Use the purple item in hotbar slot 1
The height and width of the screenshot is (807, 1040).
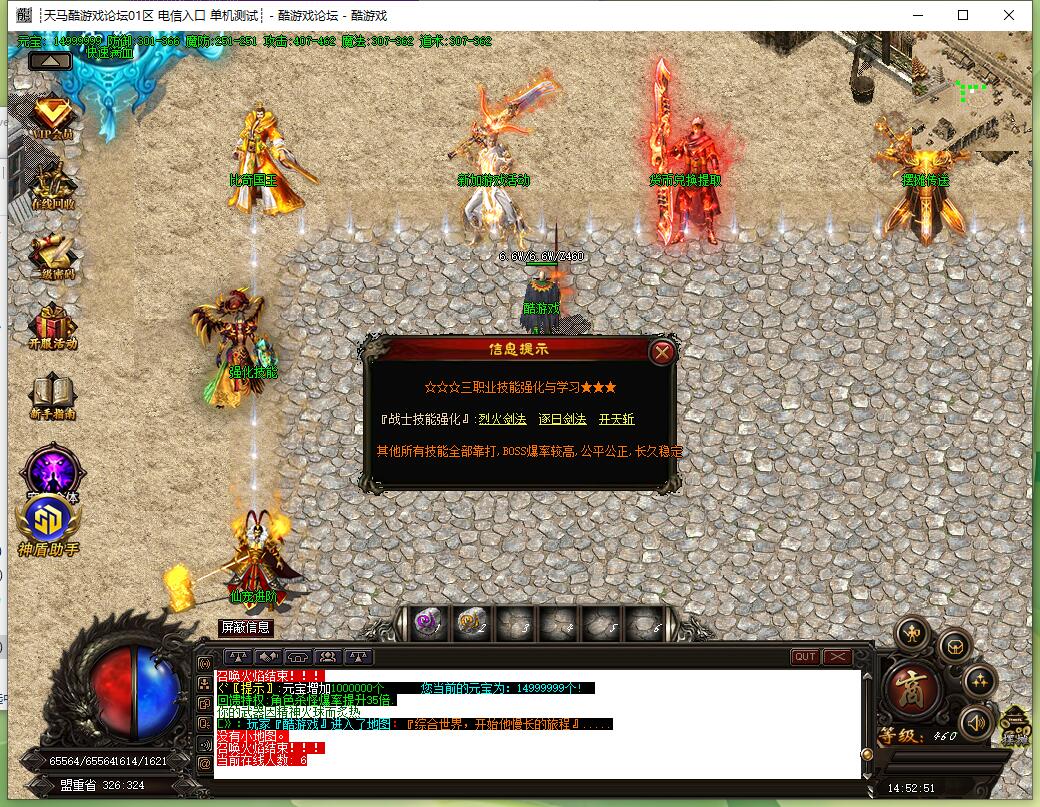point(429,623)
